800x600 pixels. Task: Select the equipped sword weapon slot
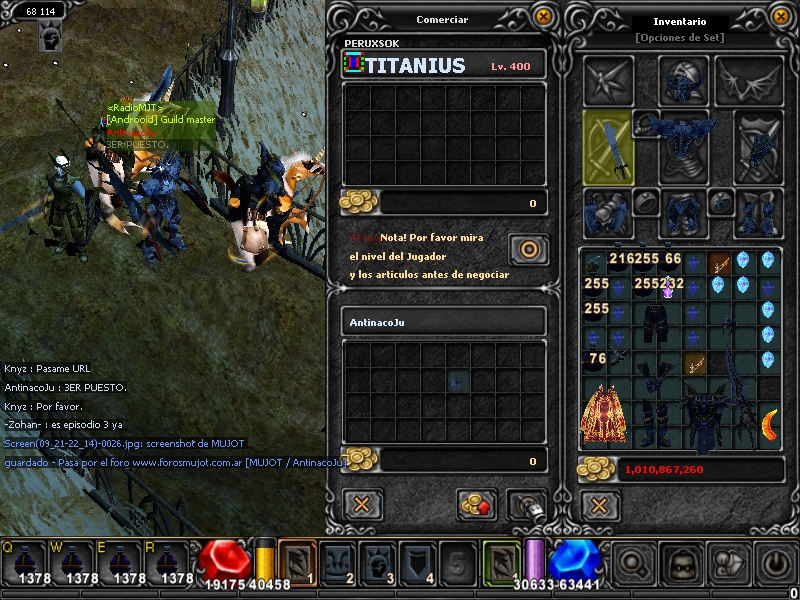click(607, 147)
